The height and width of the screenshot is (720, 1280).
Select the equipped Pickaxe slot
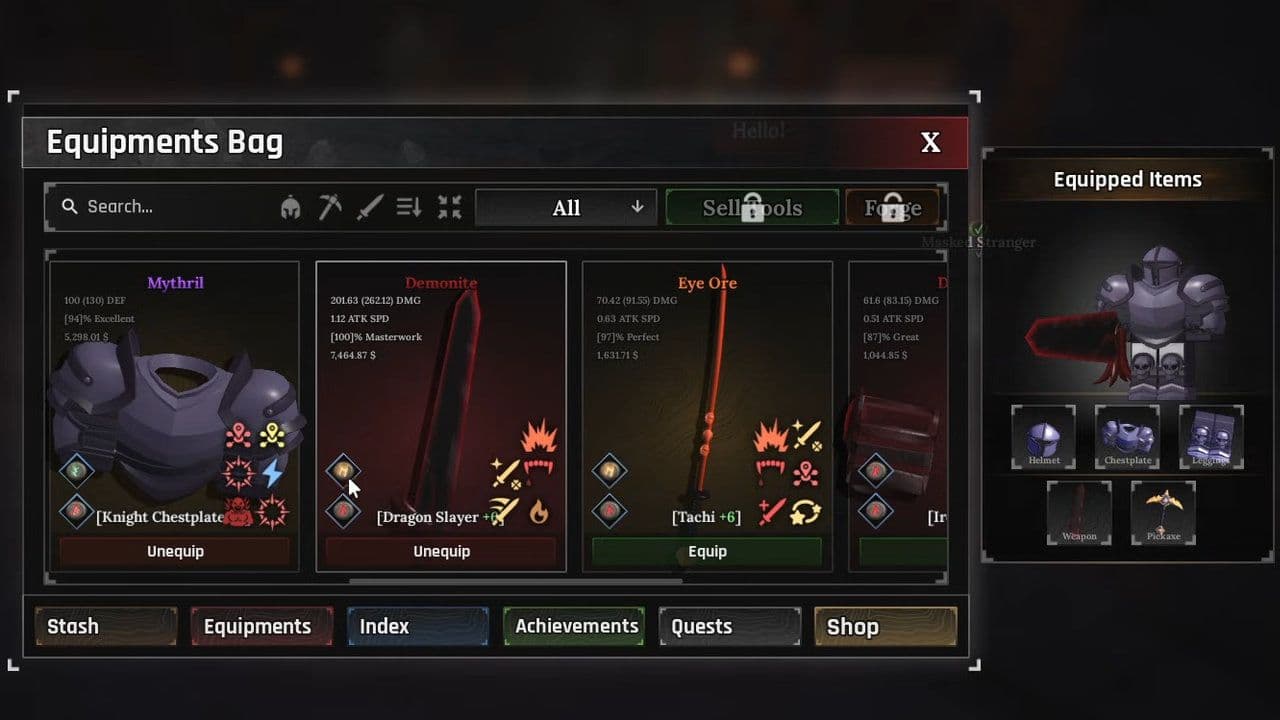click(1163, 513)
